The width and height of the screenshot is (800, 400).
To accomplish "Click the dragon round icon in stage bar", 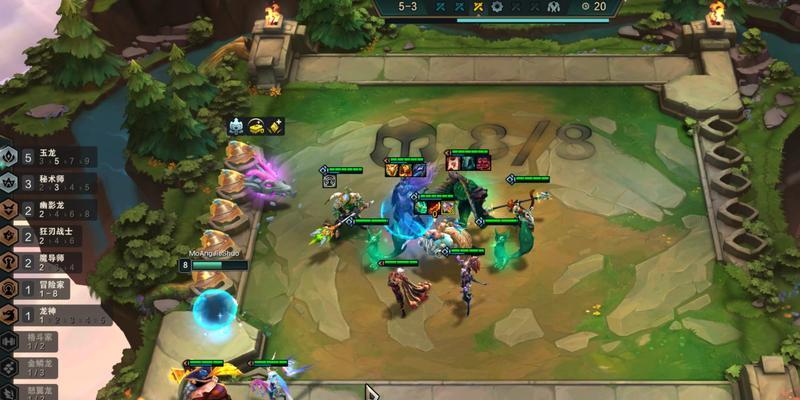I will (553, 7).
